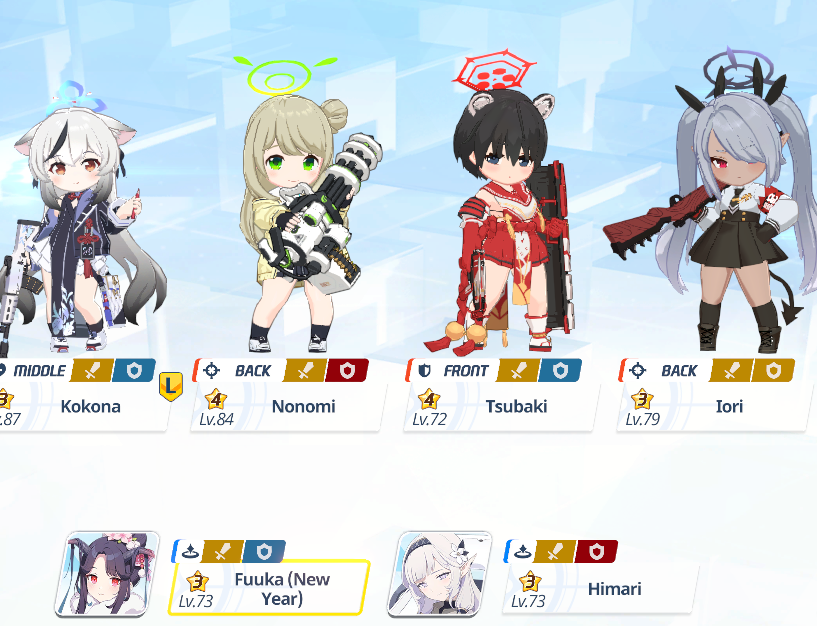Select the Himari support card
The image size is (817, 626).
coord(600,589)
